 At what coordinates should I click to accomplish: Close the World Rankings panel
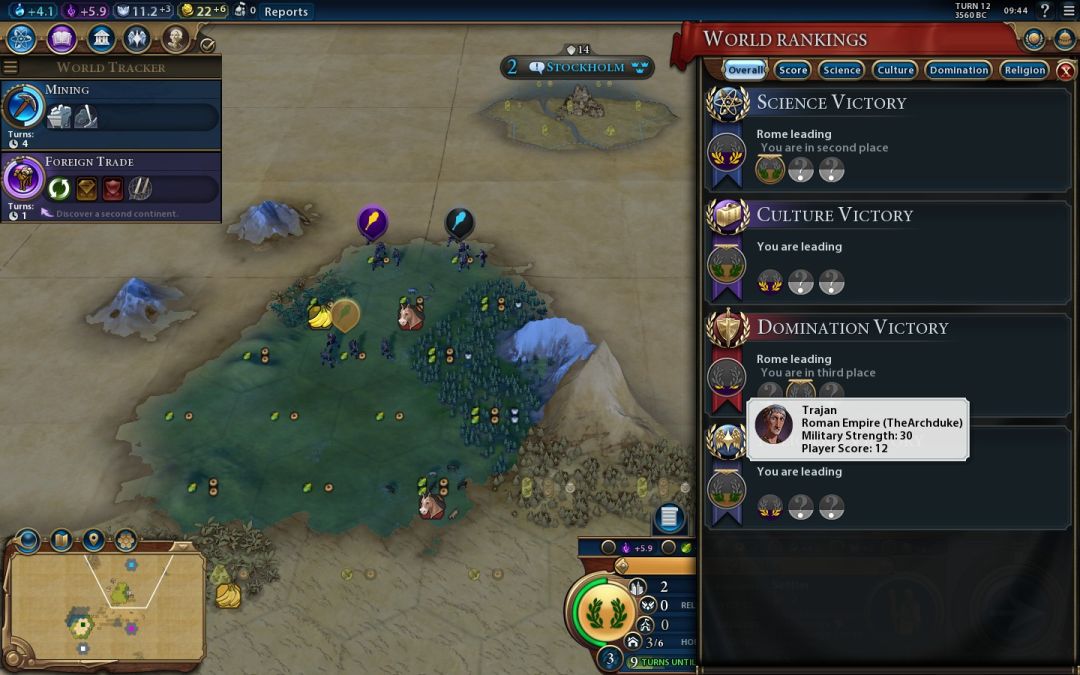[x=1066, y=70]
